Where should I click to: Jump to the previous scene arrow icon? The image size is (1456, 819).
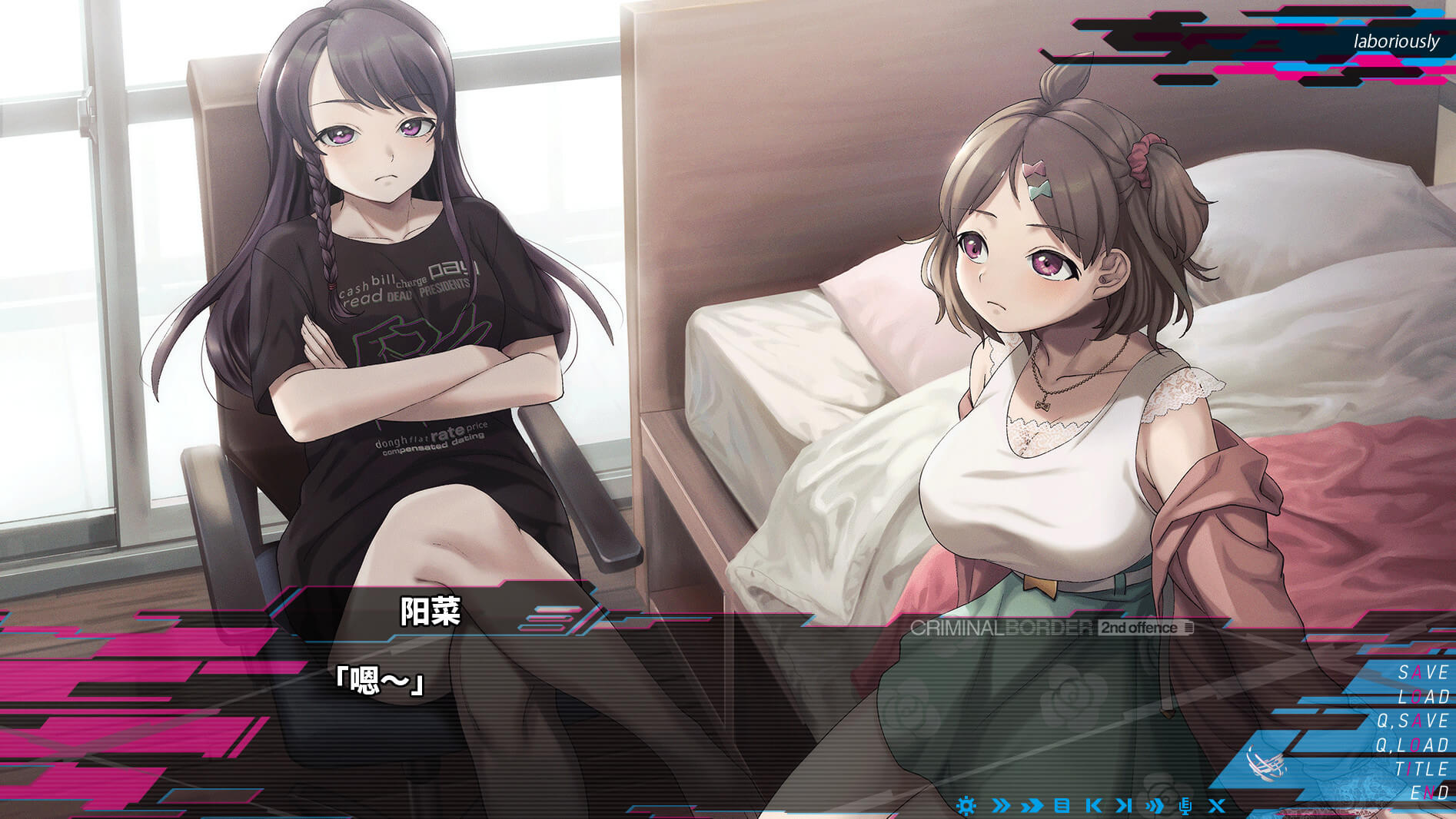[x=1093, y=805]
